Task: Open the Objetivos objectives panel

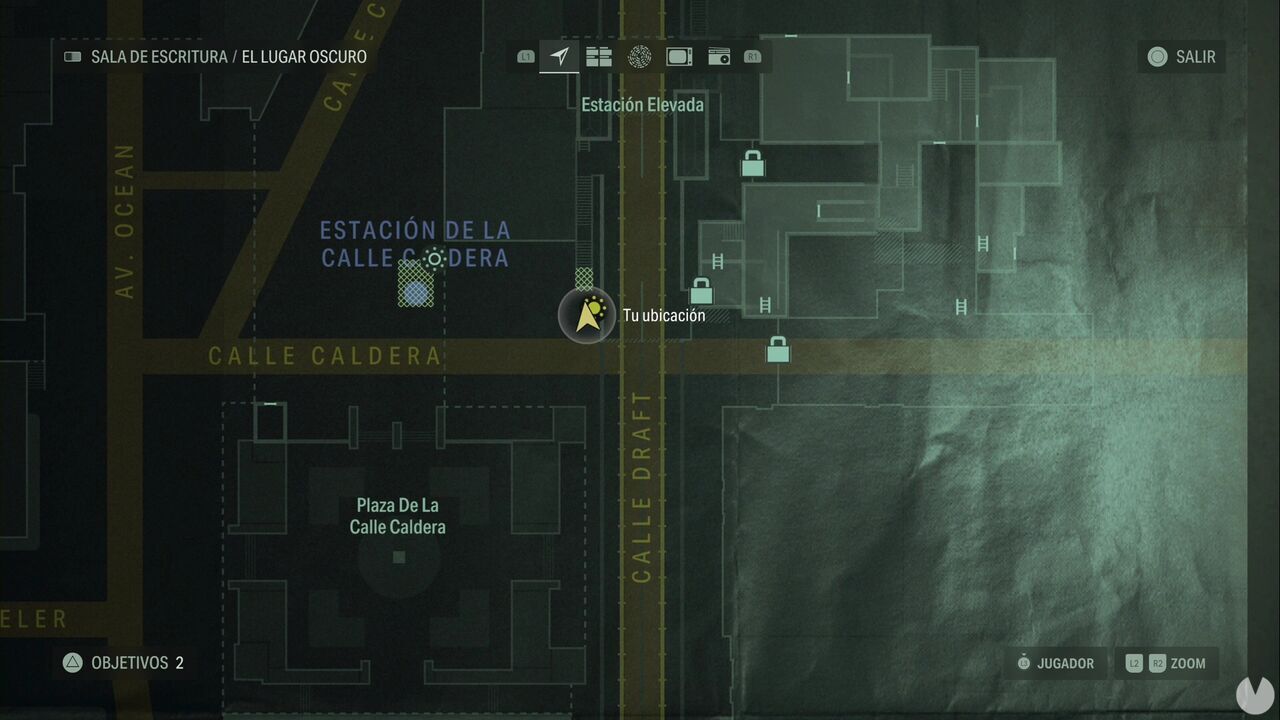Action: 125,663
